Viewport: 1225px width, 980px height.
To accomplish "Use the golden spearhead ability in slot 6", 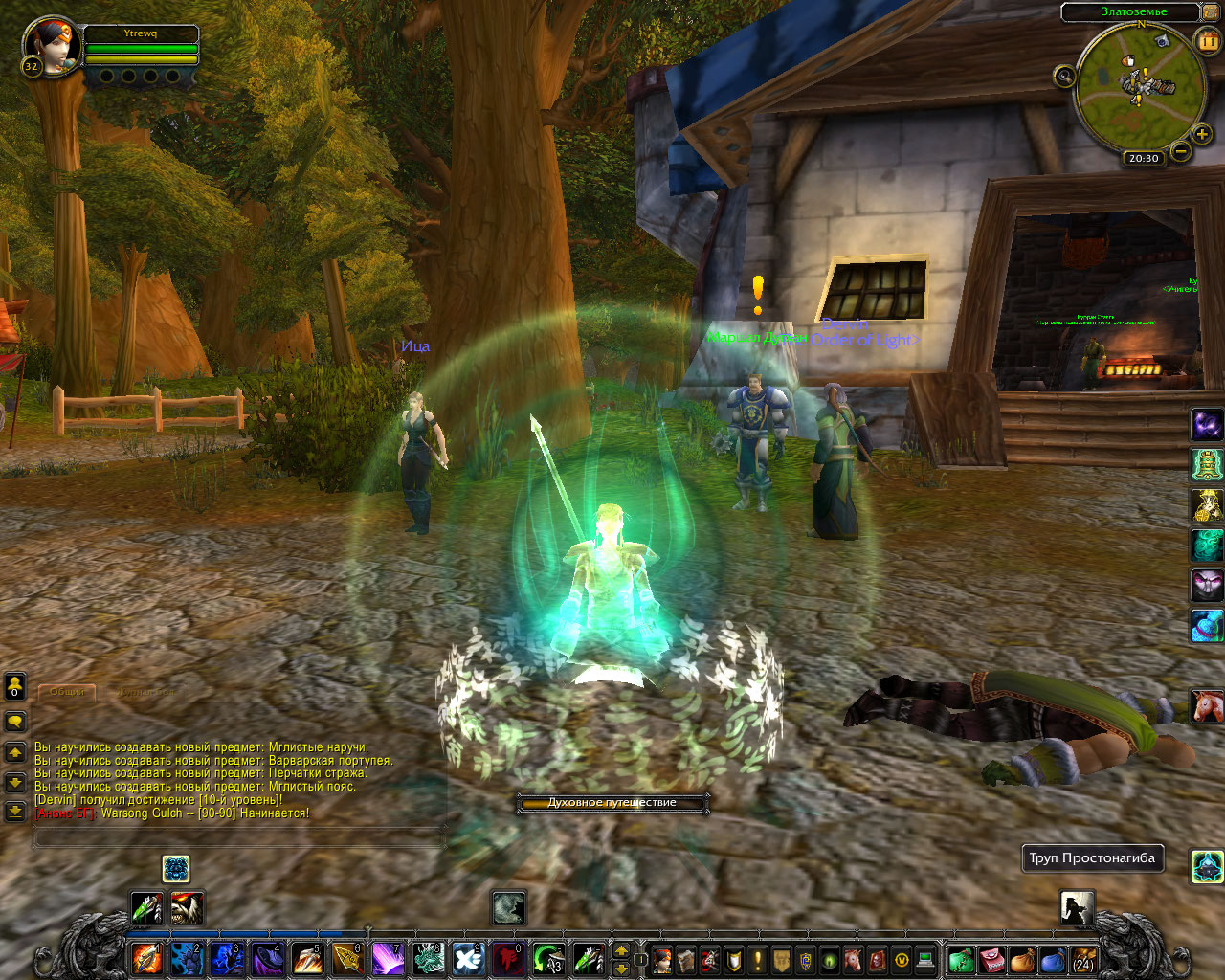I will [x=347, y=958].
